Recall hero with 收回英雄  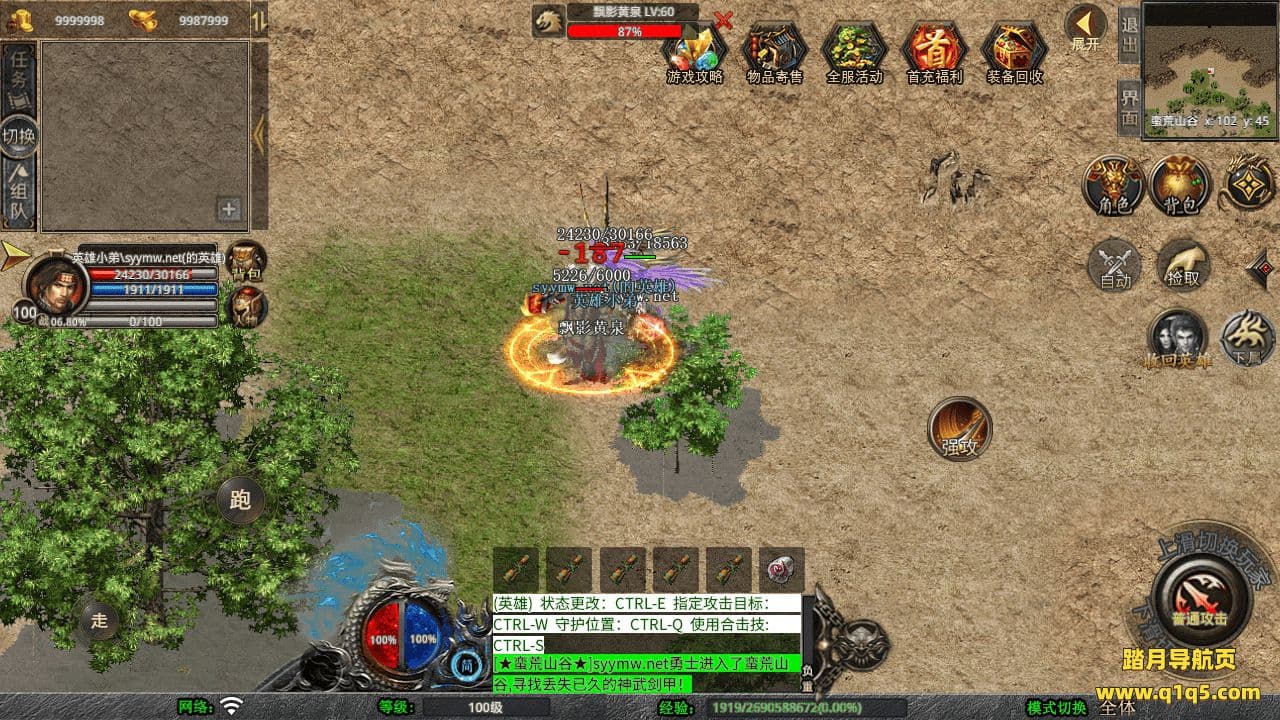[1178, 338]
